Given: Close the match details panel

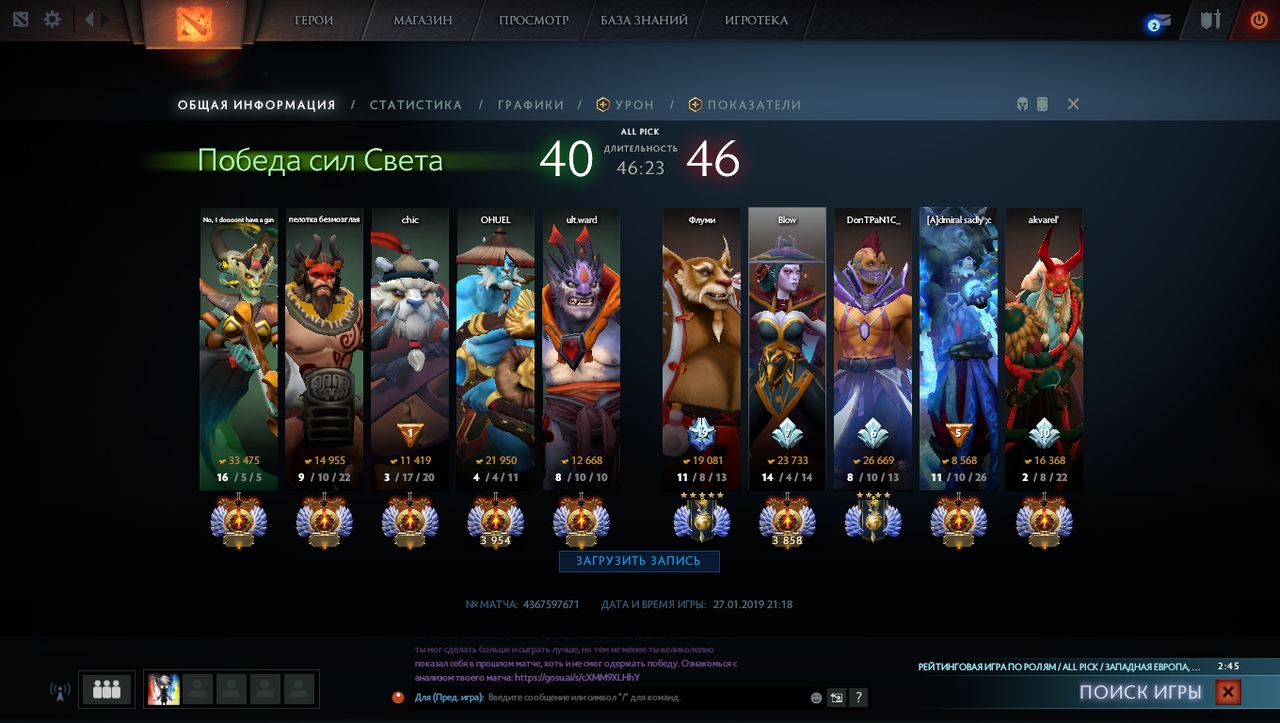Looking at the screenshot, I should coord(1073,104).
